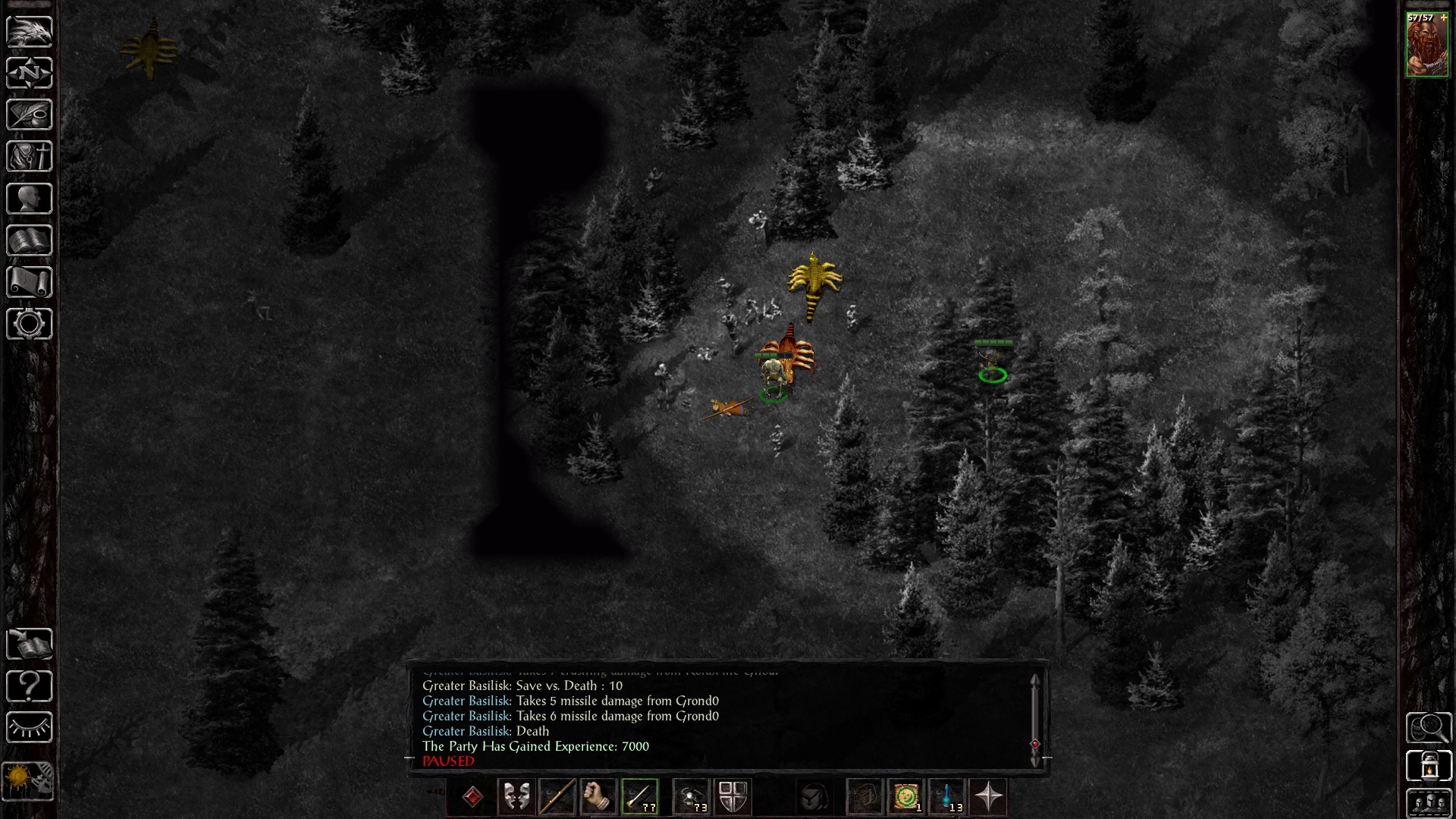Image resolution: width=1456 pixels, height=819 pixels.
Task: Open the journal quill and inkwell button
Action: point(30,115)
